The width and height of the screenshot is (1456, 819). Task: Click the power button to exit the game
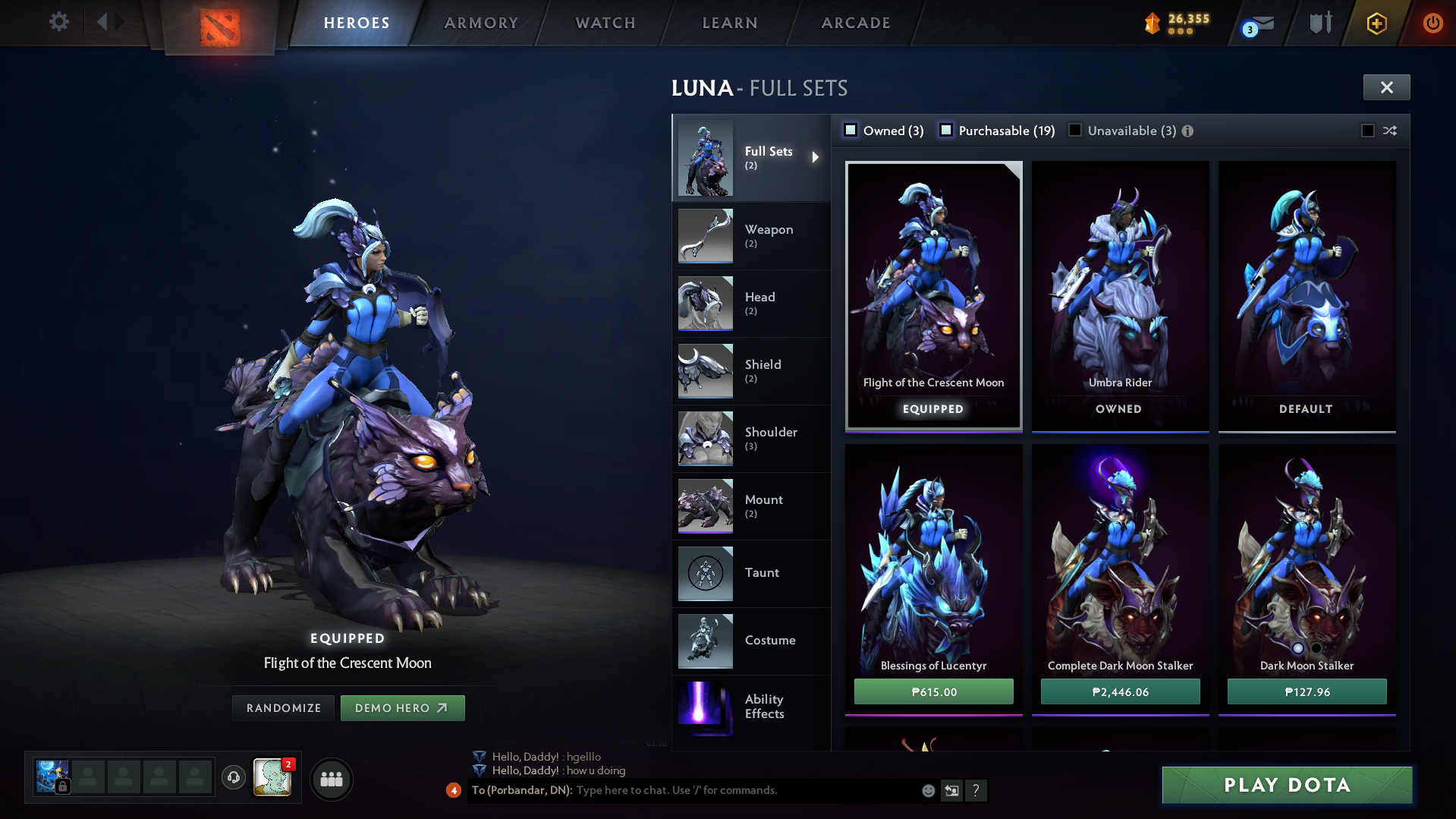click(x=1432, y=23)
